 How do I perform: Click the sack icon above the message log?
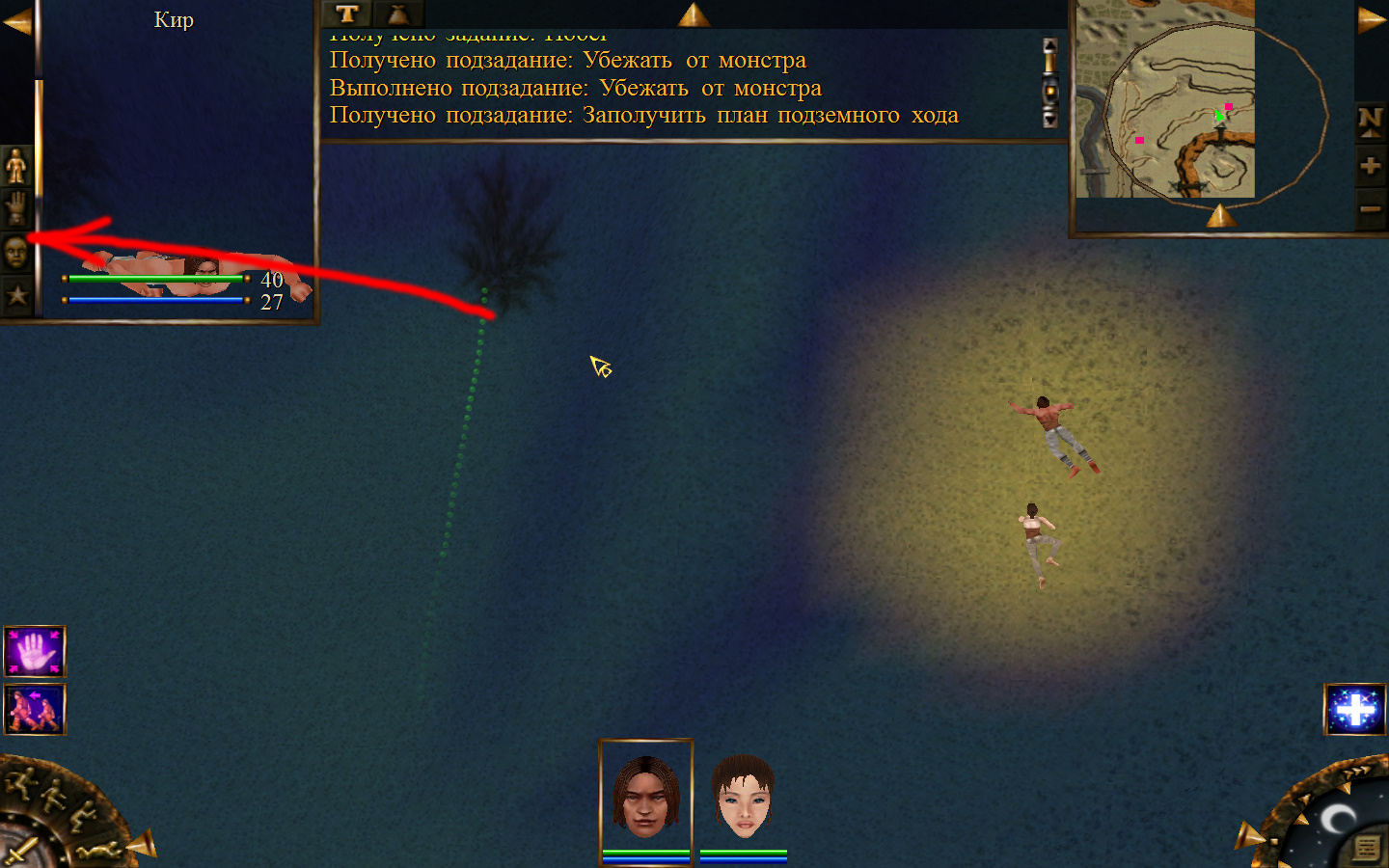397,14
